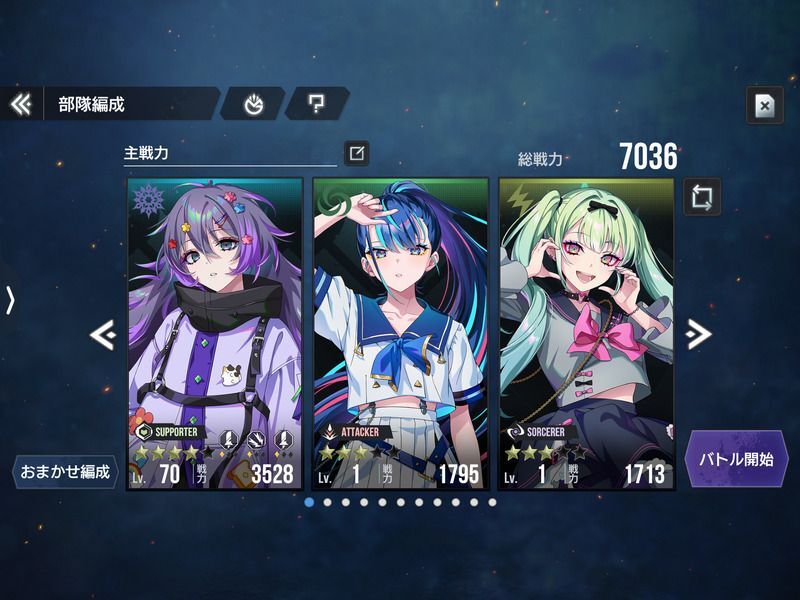This screenshot has height=600, width=800.
Task: Jump to the second team page dot
Action: [x=328, y=502]
